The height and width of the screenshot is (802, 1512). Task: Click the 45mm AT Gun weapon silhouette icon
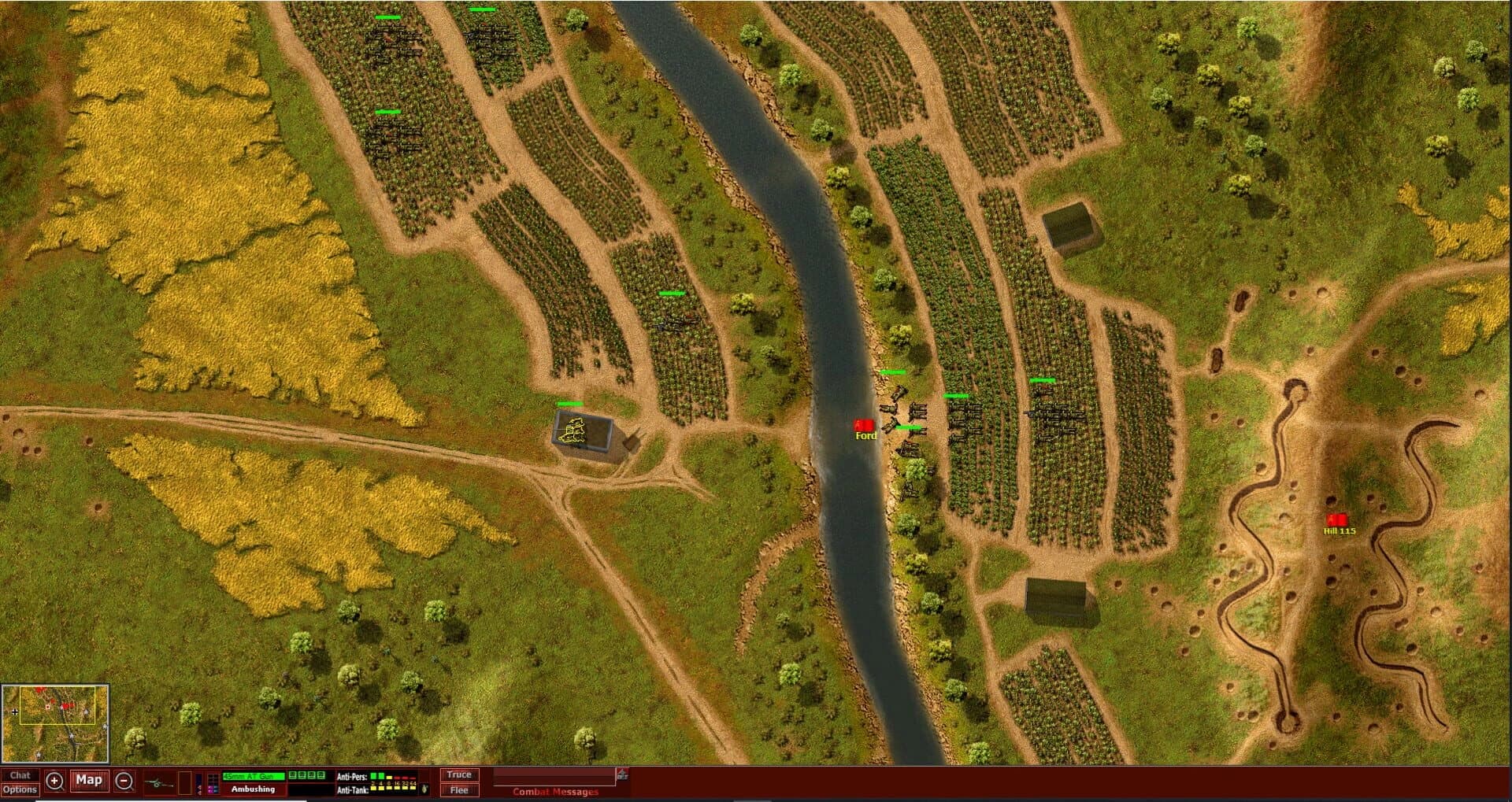coord(157,782)
